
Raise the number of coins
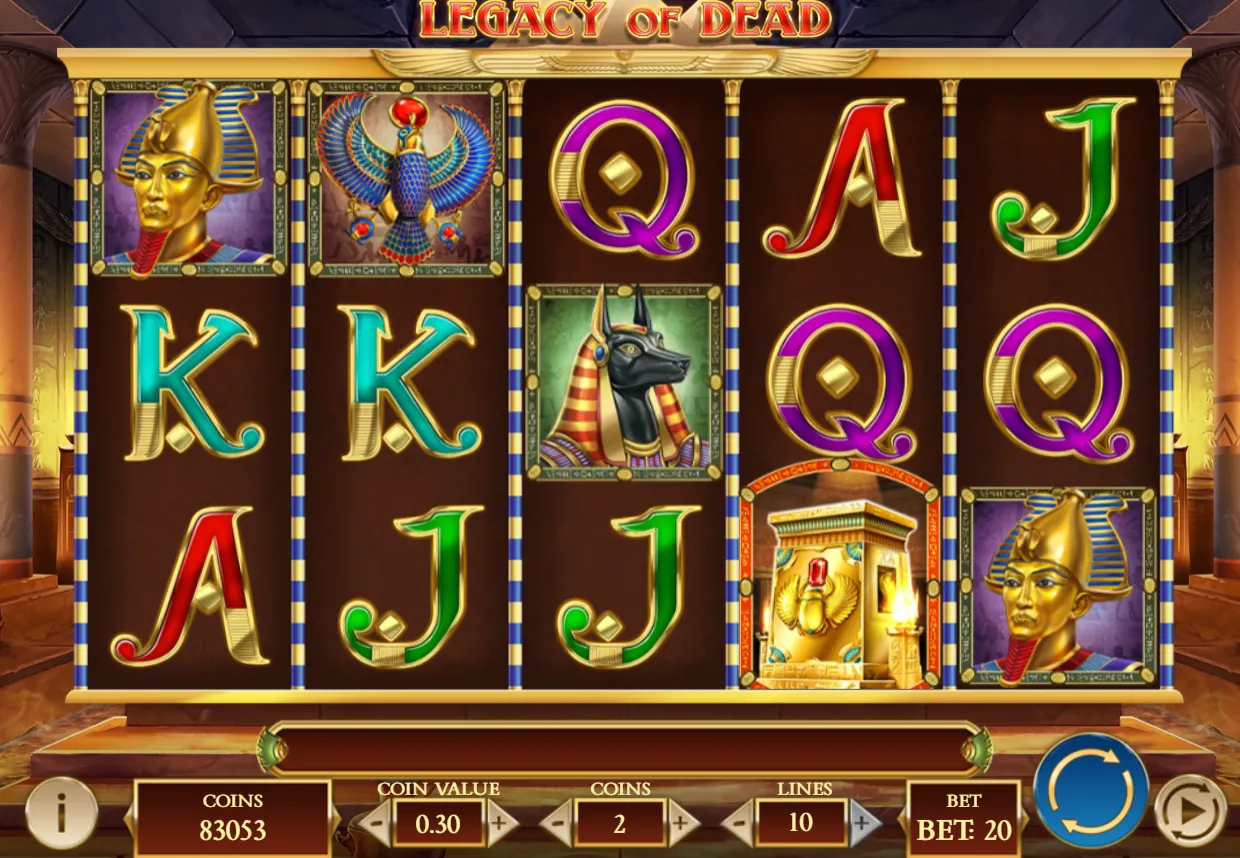683,824
